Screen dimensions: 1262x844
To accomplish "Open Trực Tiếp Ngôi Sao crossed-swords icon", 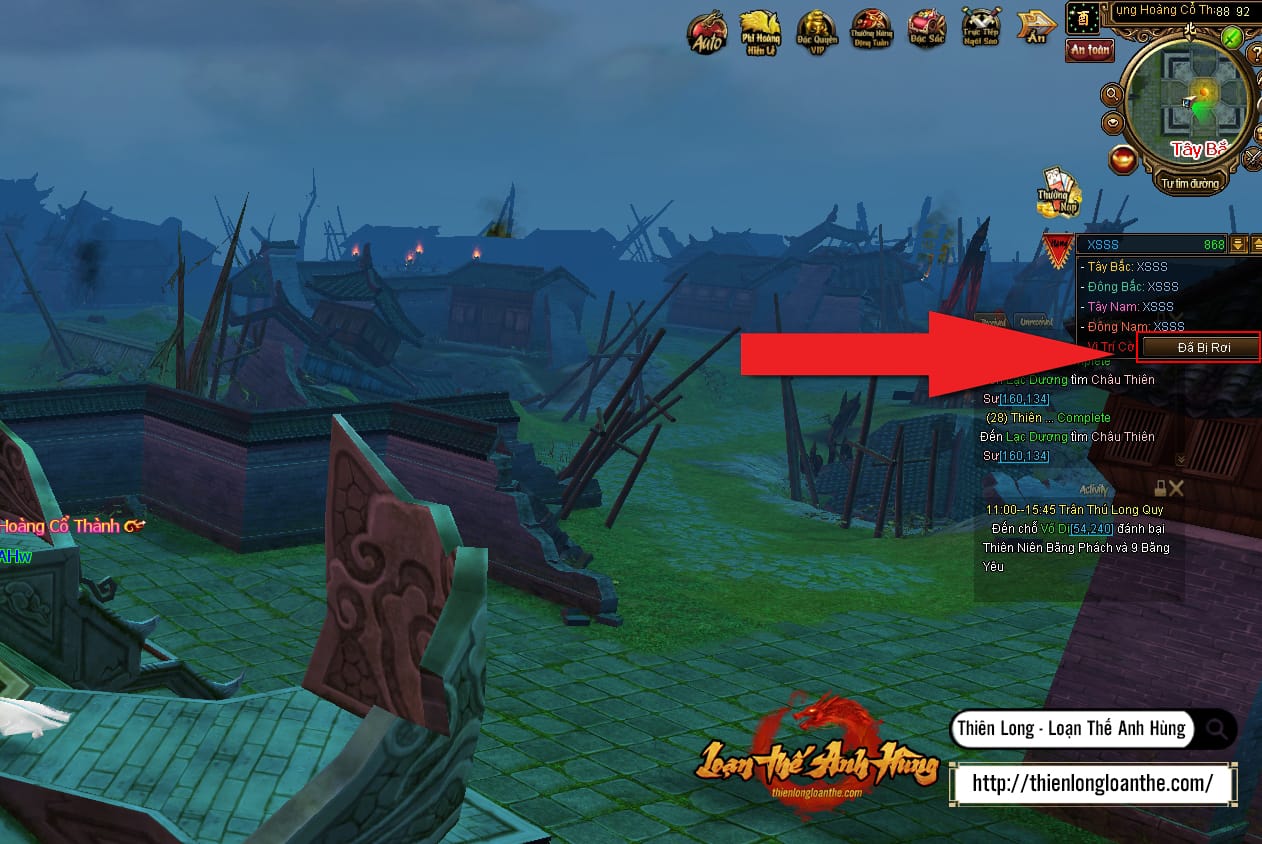I will pos(981,30).
